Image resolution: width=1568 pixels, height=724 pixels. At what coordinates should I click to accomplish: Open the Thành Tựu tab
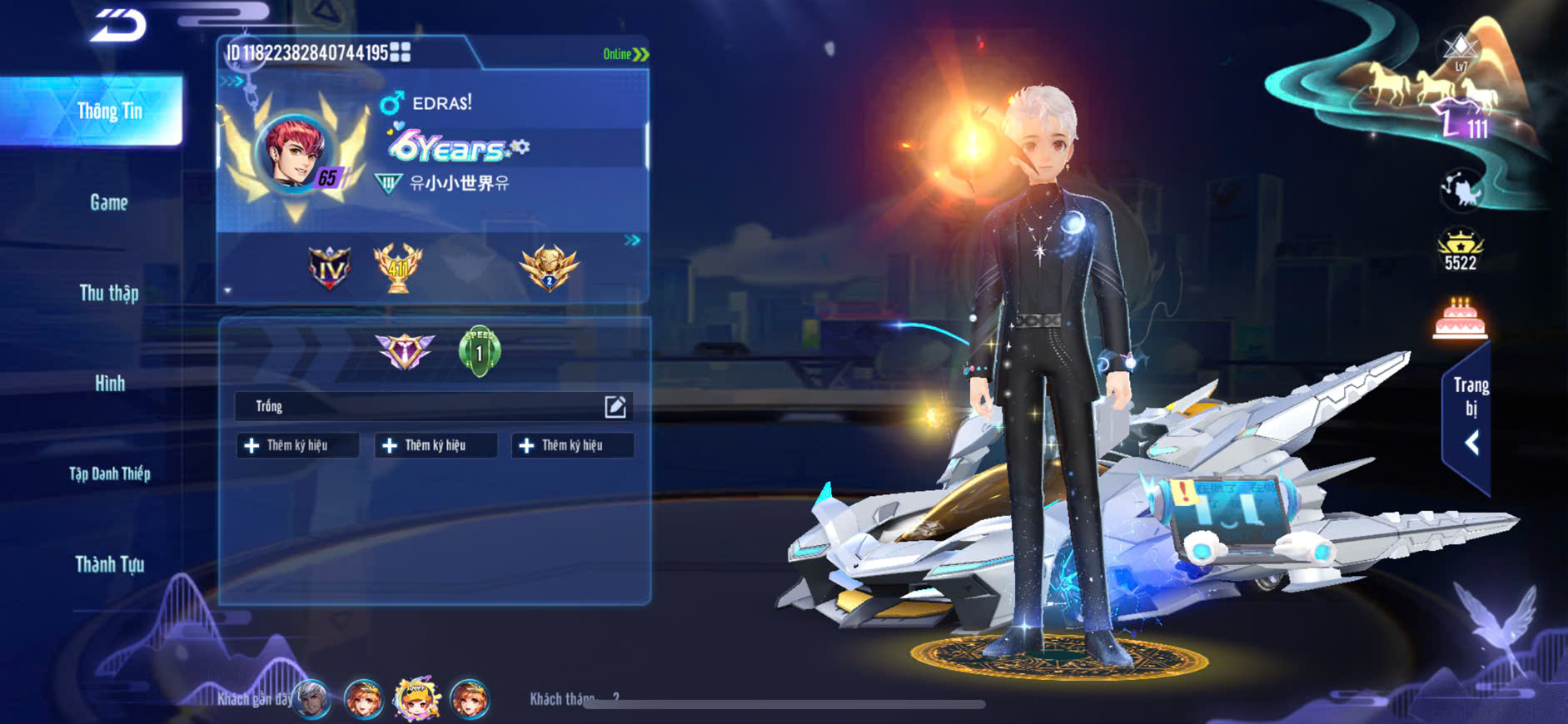coord(109,564)
